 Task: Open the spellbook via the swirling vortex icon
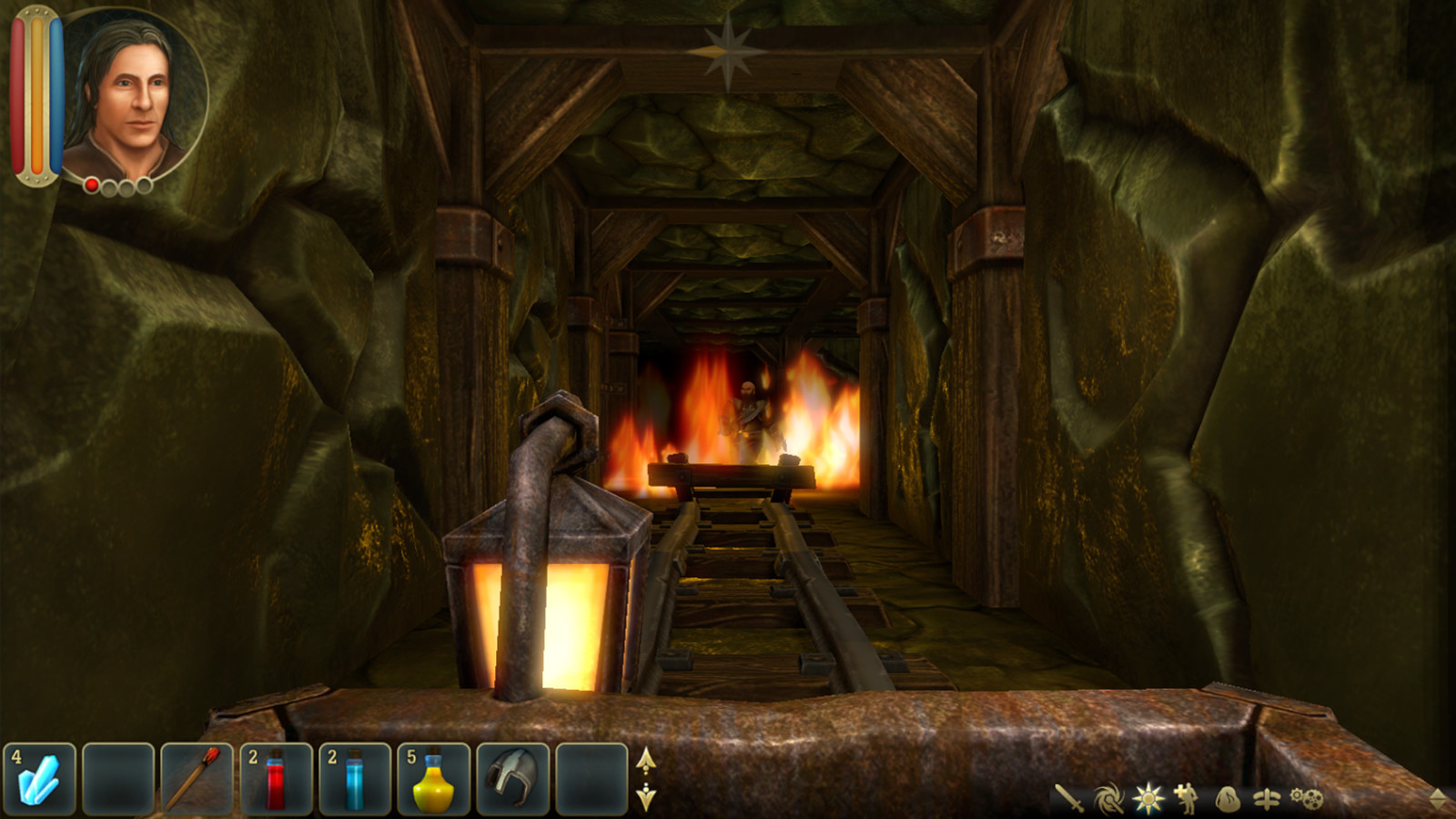click(x=1107, y=797)
